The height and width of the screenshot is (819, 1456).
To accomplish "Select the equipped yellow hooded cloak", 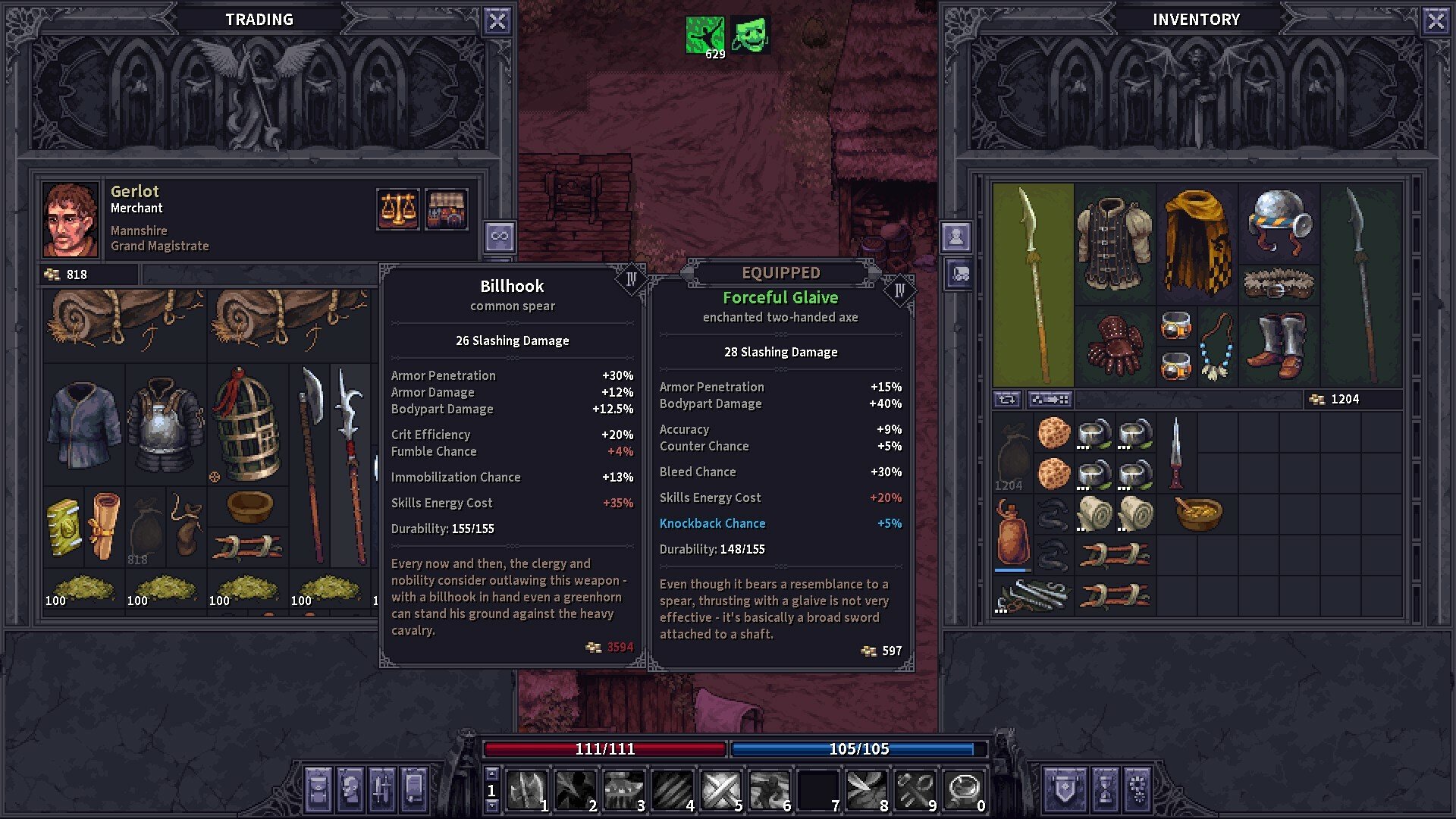I will [1197, 243].
